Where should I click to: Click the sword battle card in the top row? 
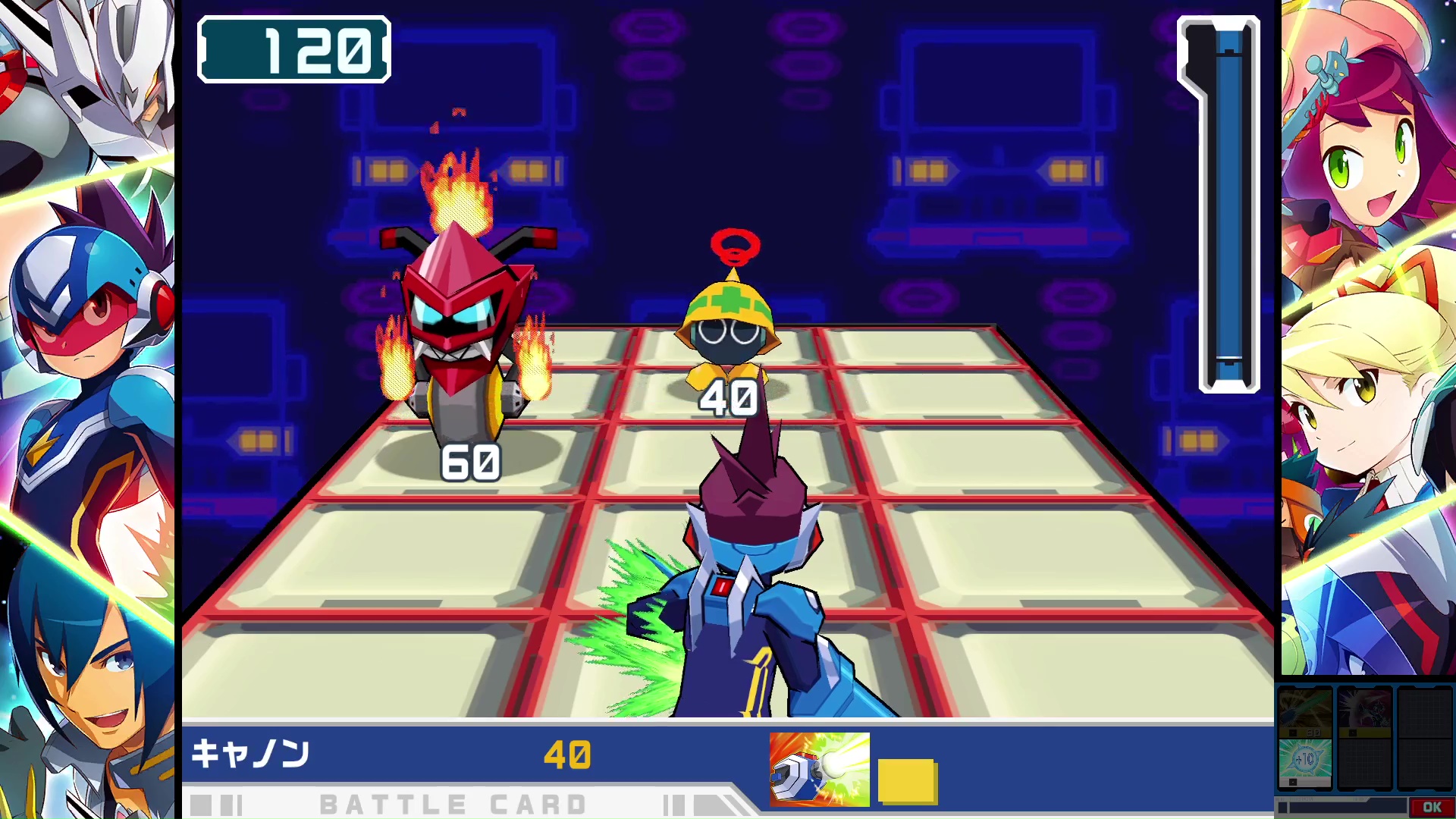[x=1306, y=709]
